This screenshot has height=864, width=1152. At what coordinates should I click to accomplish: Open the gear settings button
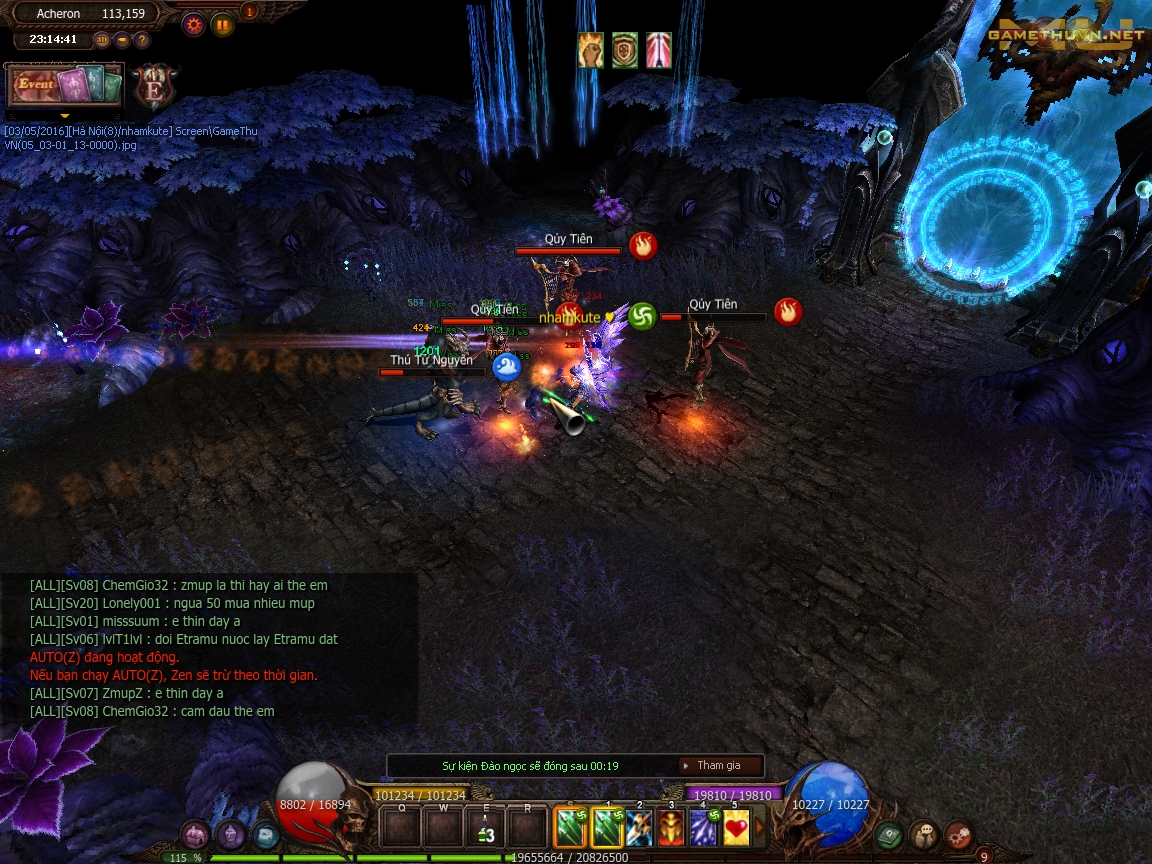click(x=193, y=25)
